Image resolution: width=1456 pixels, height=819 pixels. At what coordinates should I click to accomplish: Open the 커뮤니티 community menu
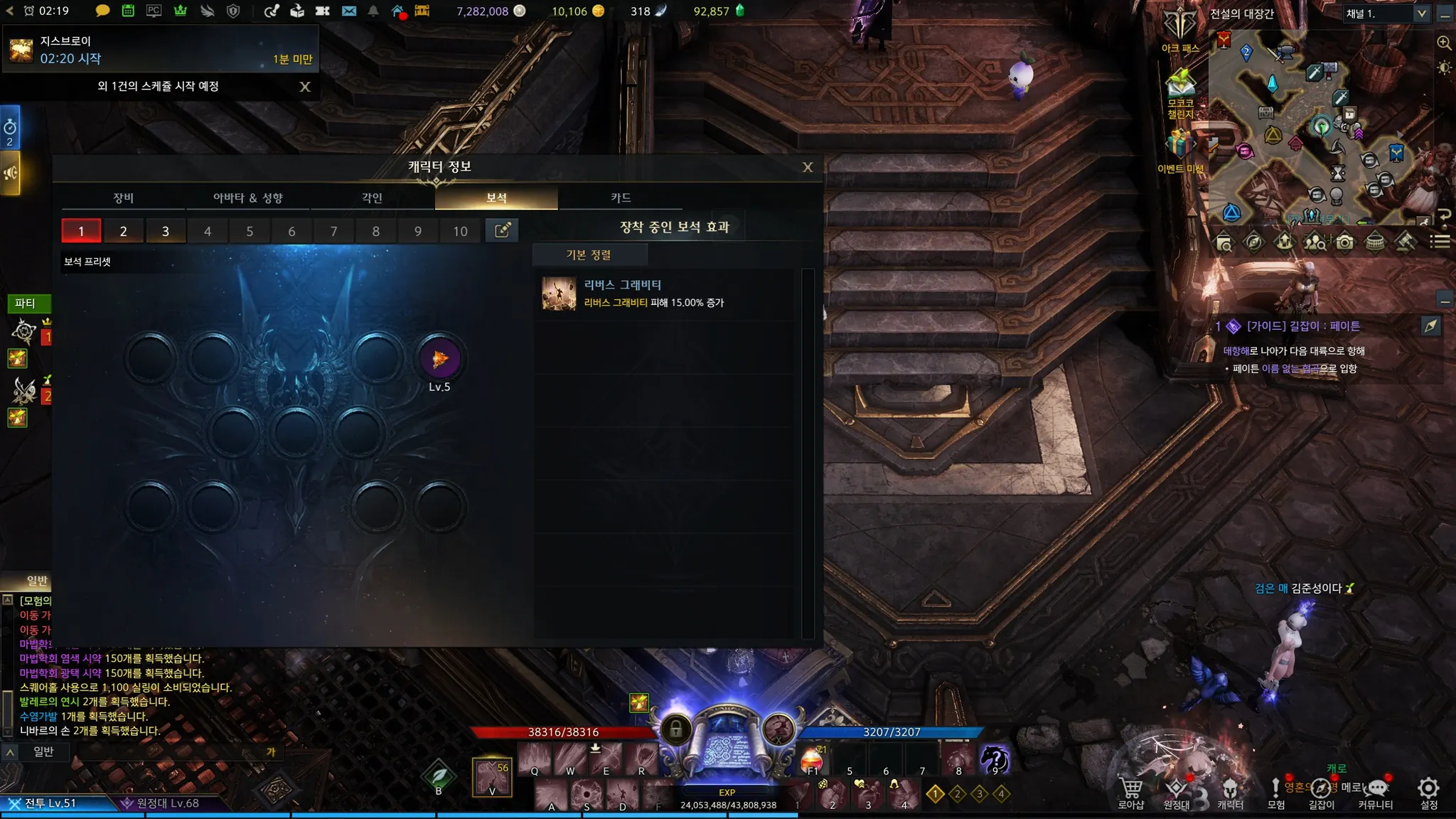click(1376, 793)
